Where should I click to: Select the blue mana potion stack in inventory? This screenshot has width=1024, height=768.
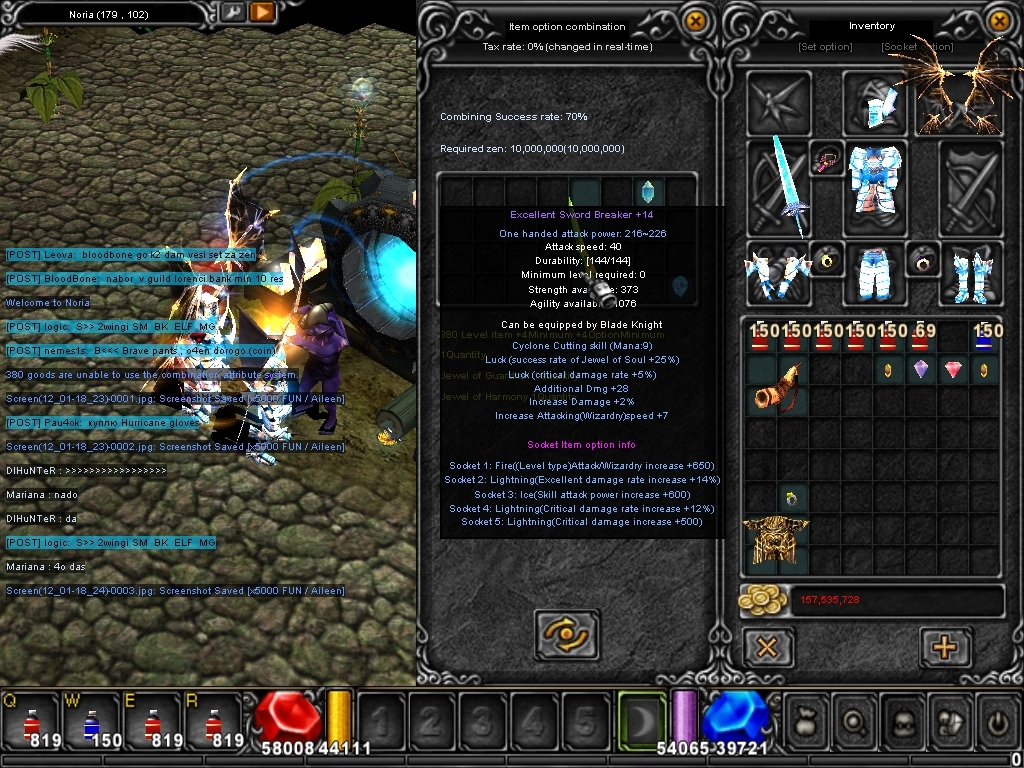point(985,337)
